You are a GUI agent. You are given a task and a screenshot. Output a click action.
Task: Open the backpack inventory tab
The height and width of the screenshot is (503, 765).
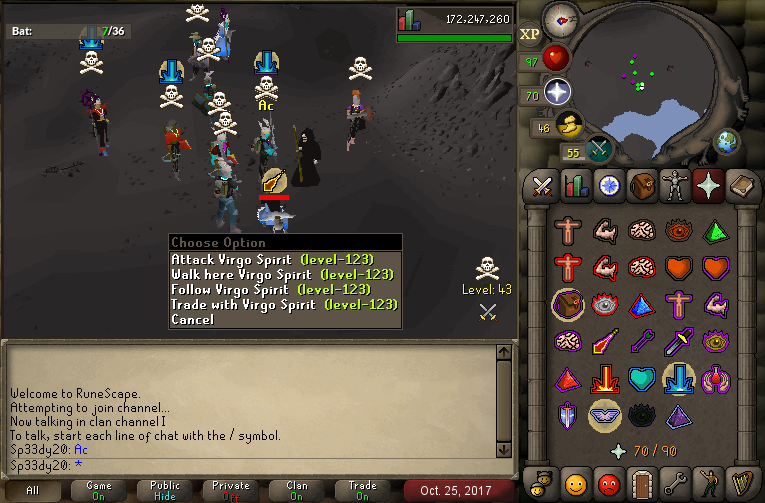coord(640,186)
